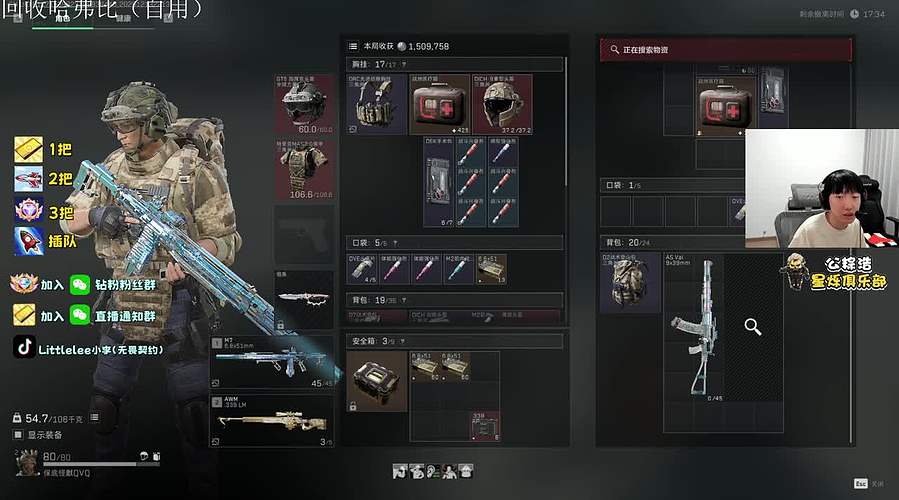Toggle the show equipment checkbox
Screen dimensions: 899x500
coord(18,435)
